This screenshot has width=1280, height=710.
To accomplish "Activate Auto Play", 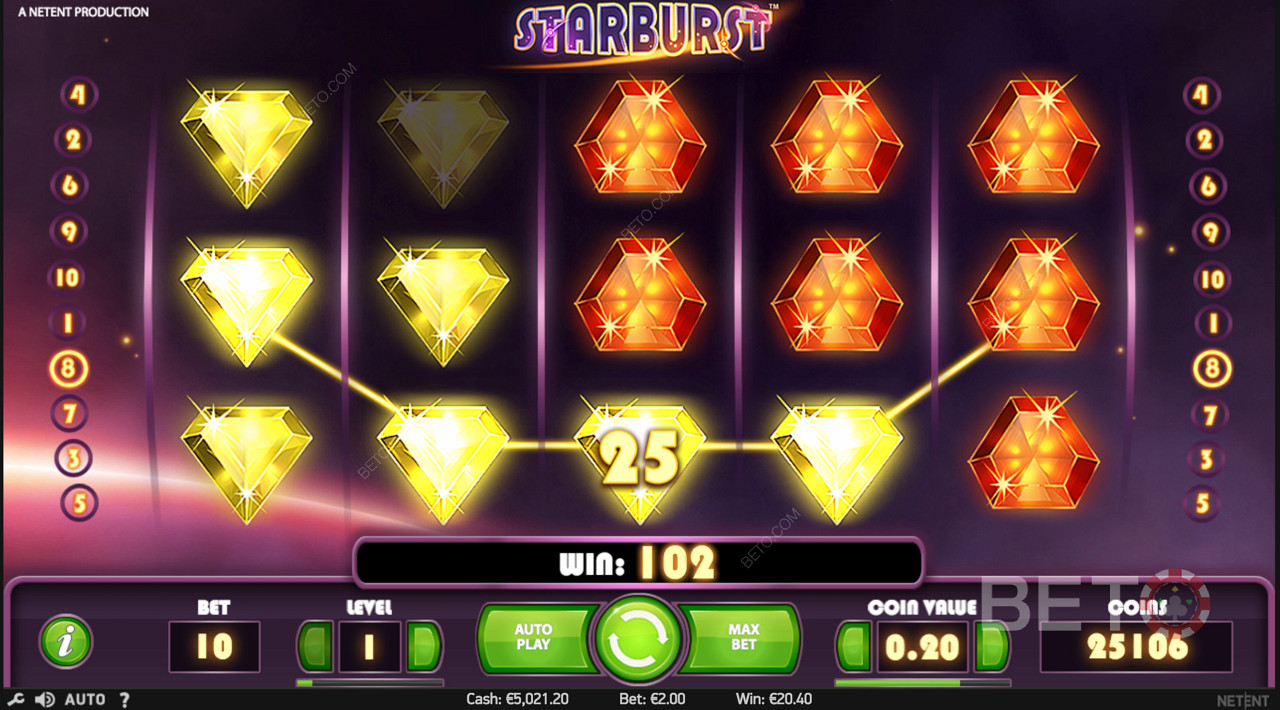I will click(533, 637).
